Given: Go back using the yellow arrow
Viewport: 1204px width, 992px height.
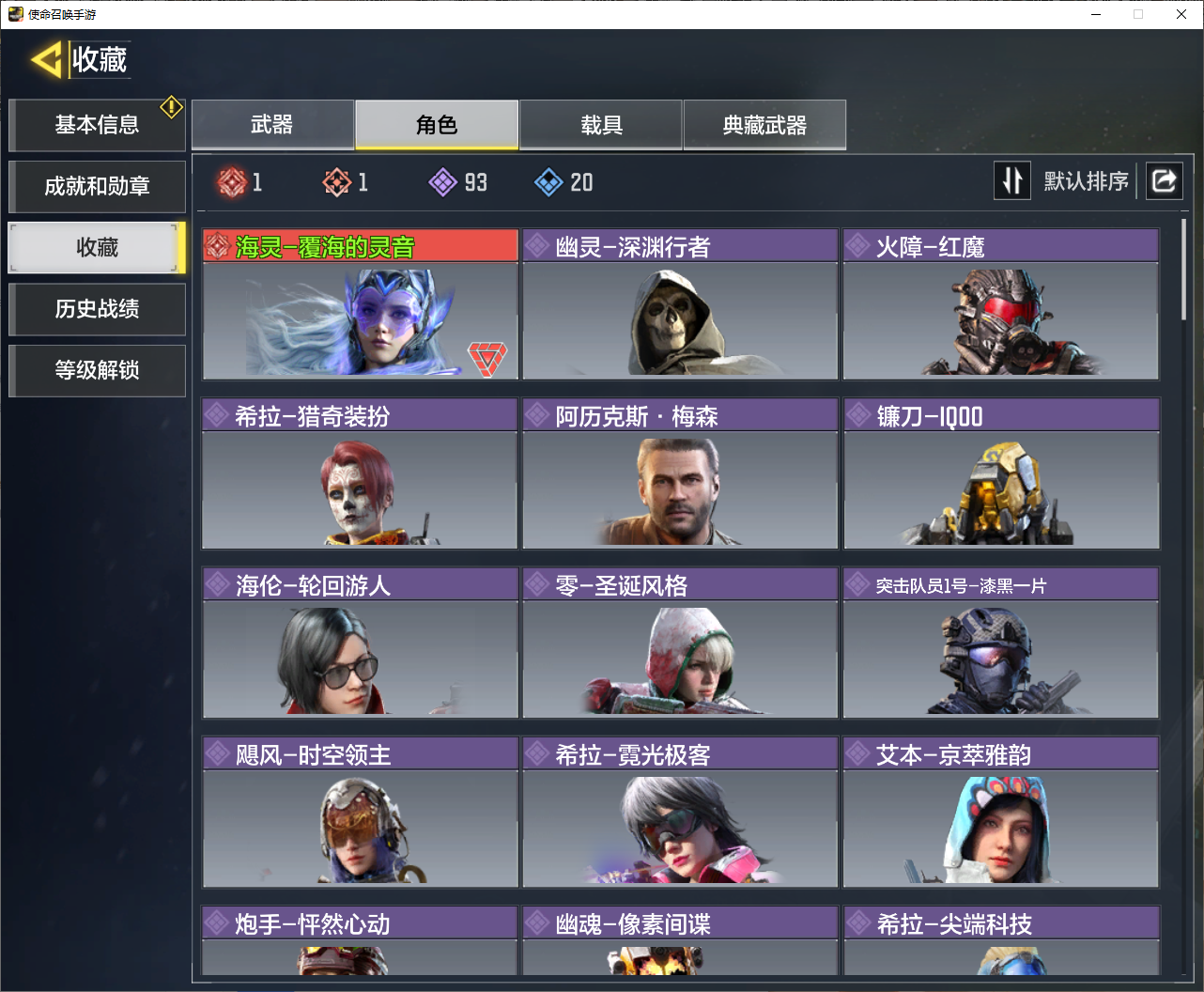Looking at the screenshot, I should (46, 60).
